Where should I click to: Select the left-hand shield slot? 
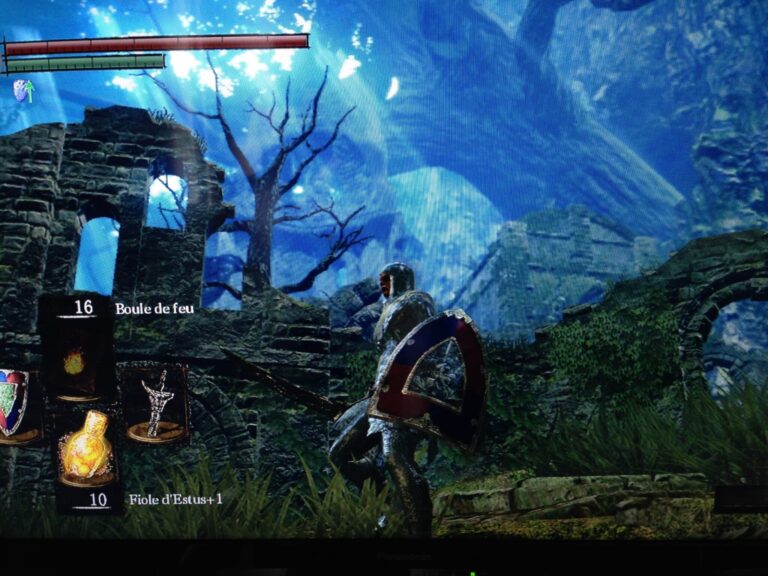(14, 404)
